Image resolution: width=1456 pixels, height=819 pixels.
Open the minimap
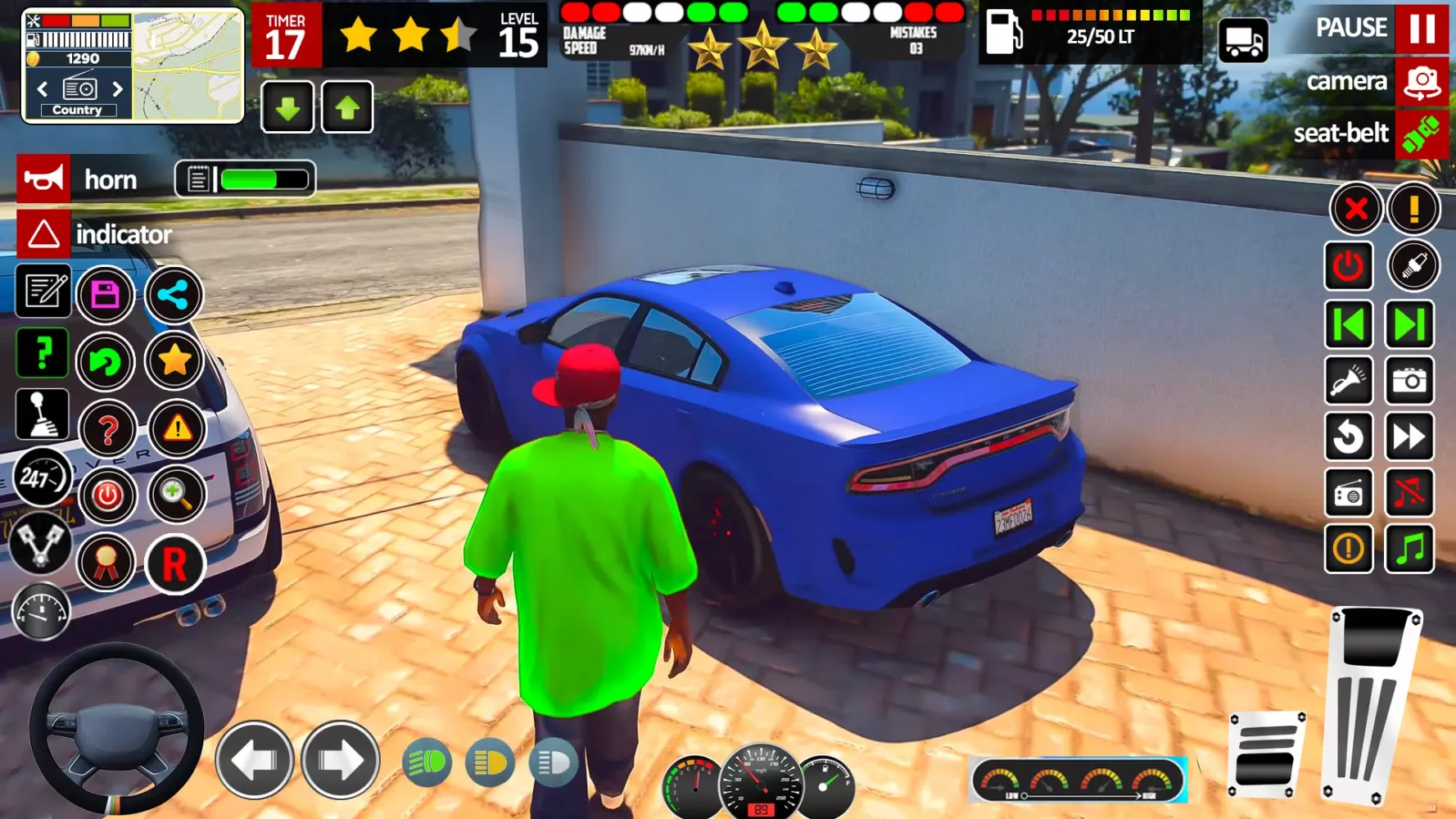188,66
